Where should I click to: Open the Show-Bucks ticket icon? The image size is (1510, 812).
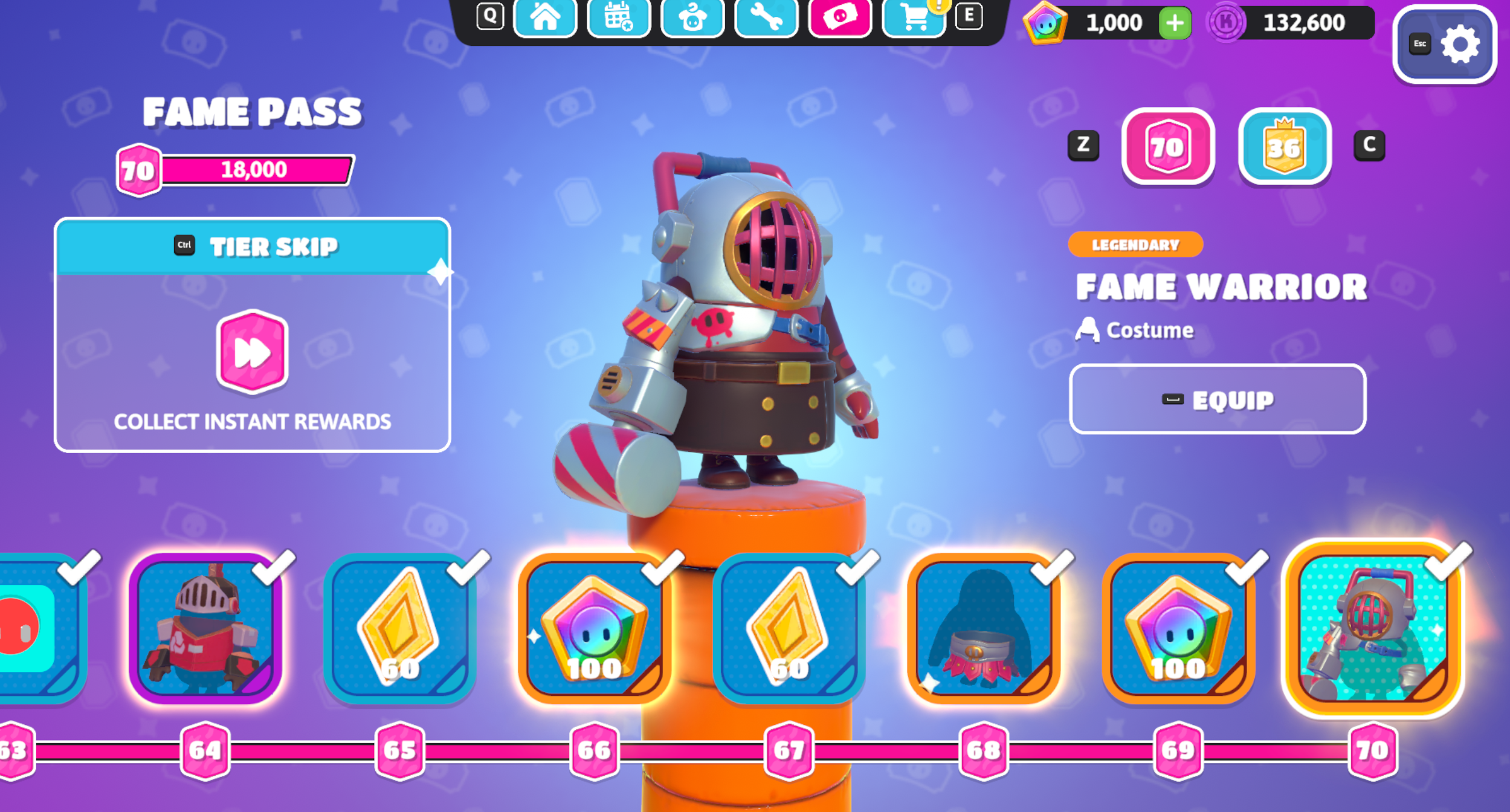click(x=841, y=18)
